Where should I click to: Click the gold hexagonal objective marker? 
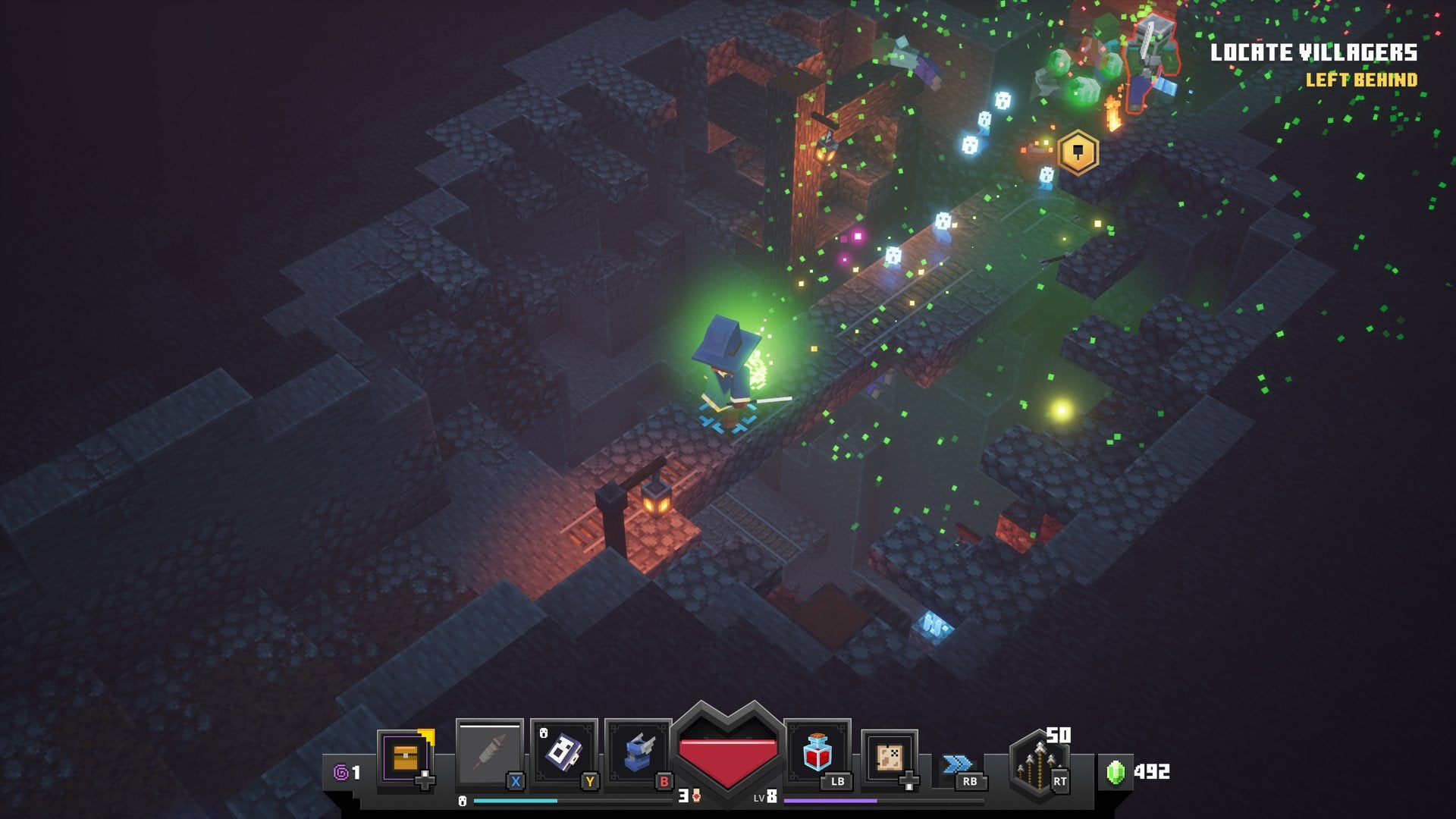tap(1078, 153)
